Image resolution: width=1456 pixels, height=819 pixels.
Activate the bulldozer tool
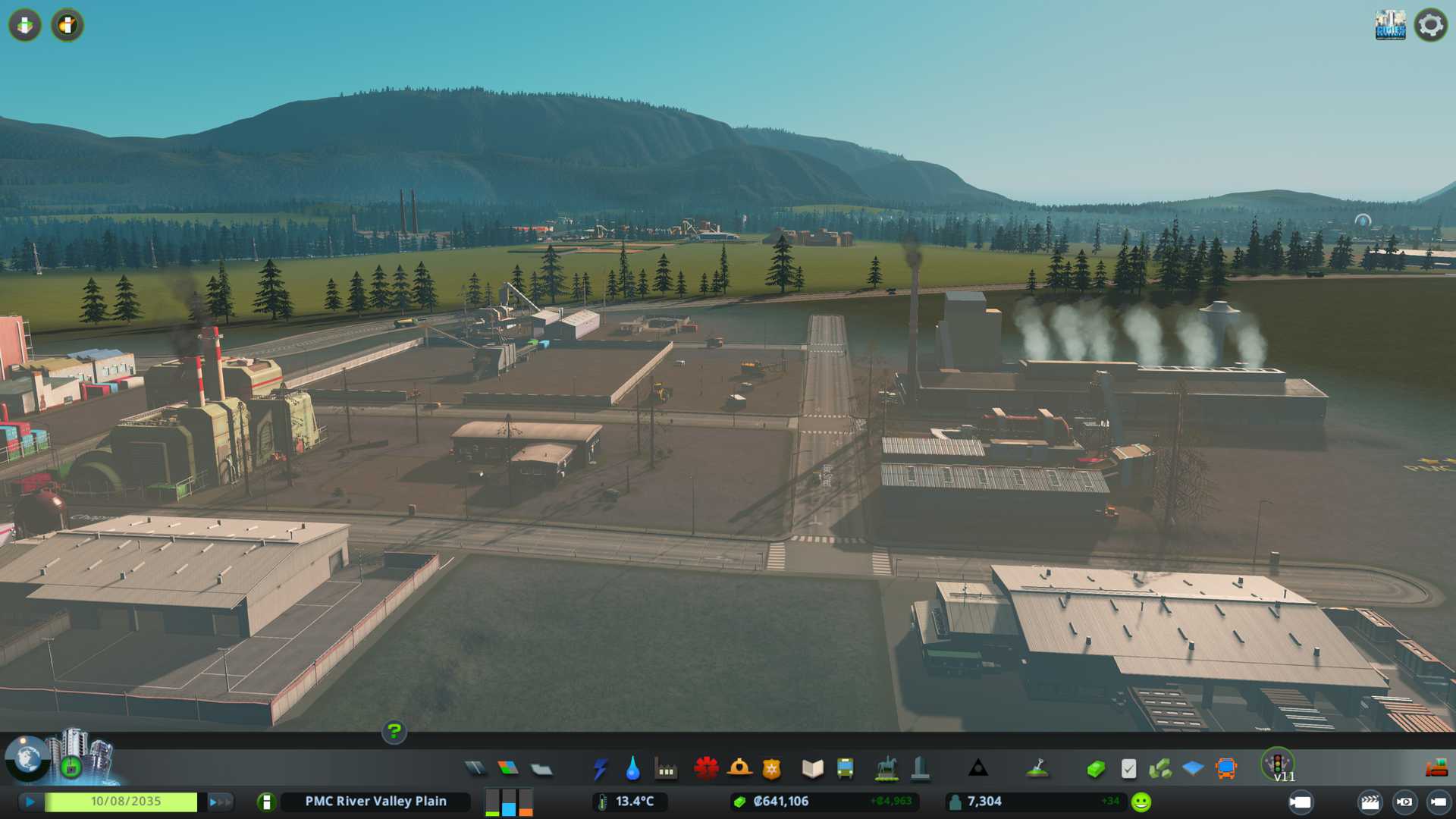click(x=1436, y=769)
